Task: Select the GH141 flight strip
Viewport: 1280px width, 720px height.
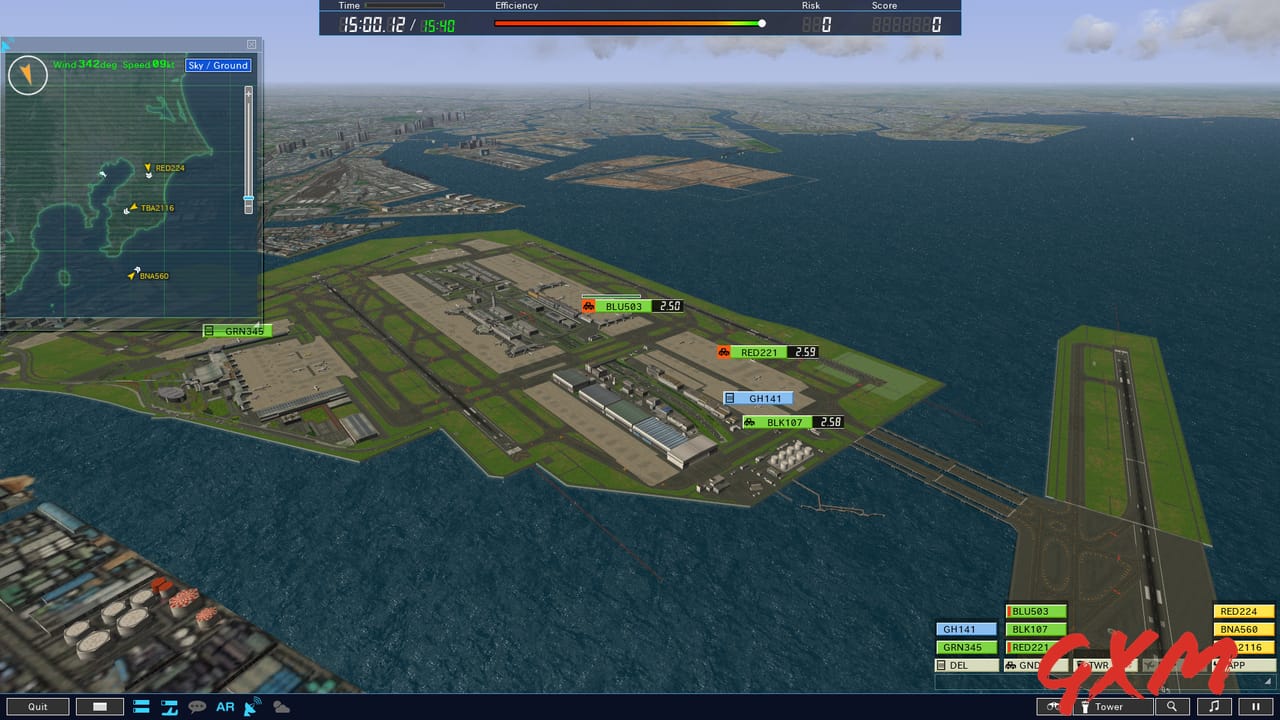Action: pyautogui.click(x=965, y=629)
